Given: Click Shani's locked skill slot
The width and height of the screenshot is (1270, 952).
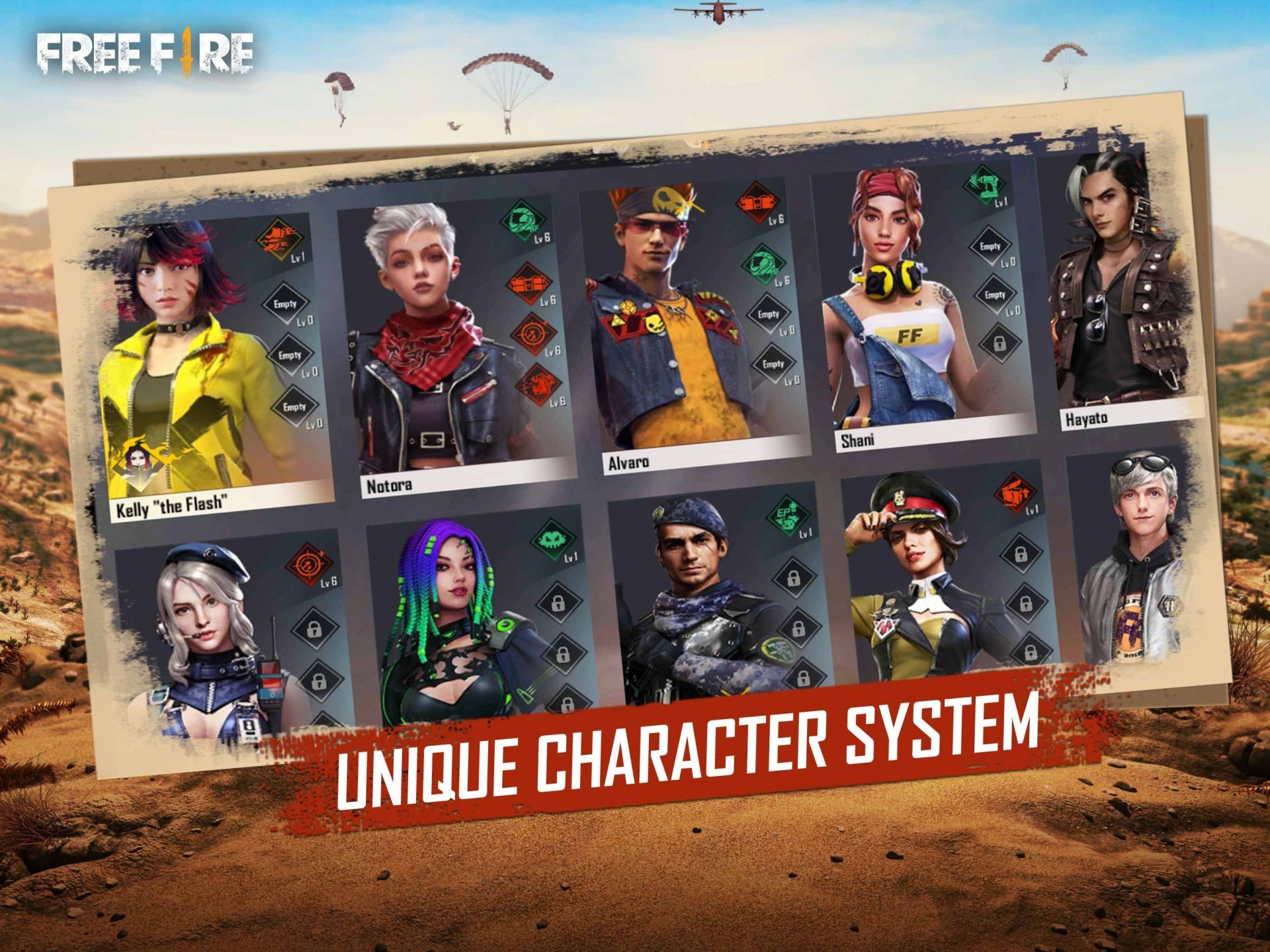Looking at the screenshot, I should 999,343.
